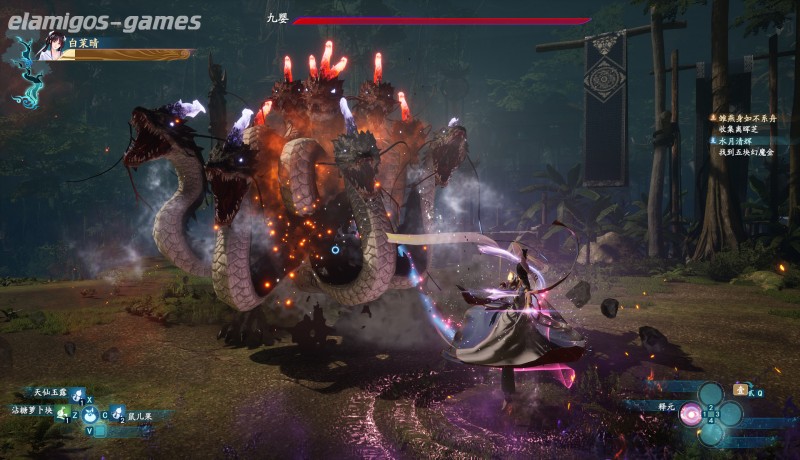
Task: Select the 鼠儿果 item slot
Action: pyautogui.click(x=117, y=414)
